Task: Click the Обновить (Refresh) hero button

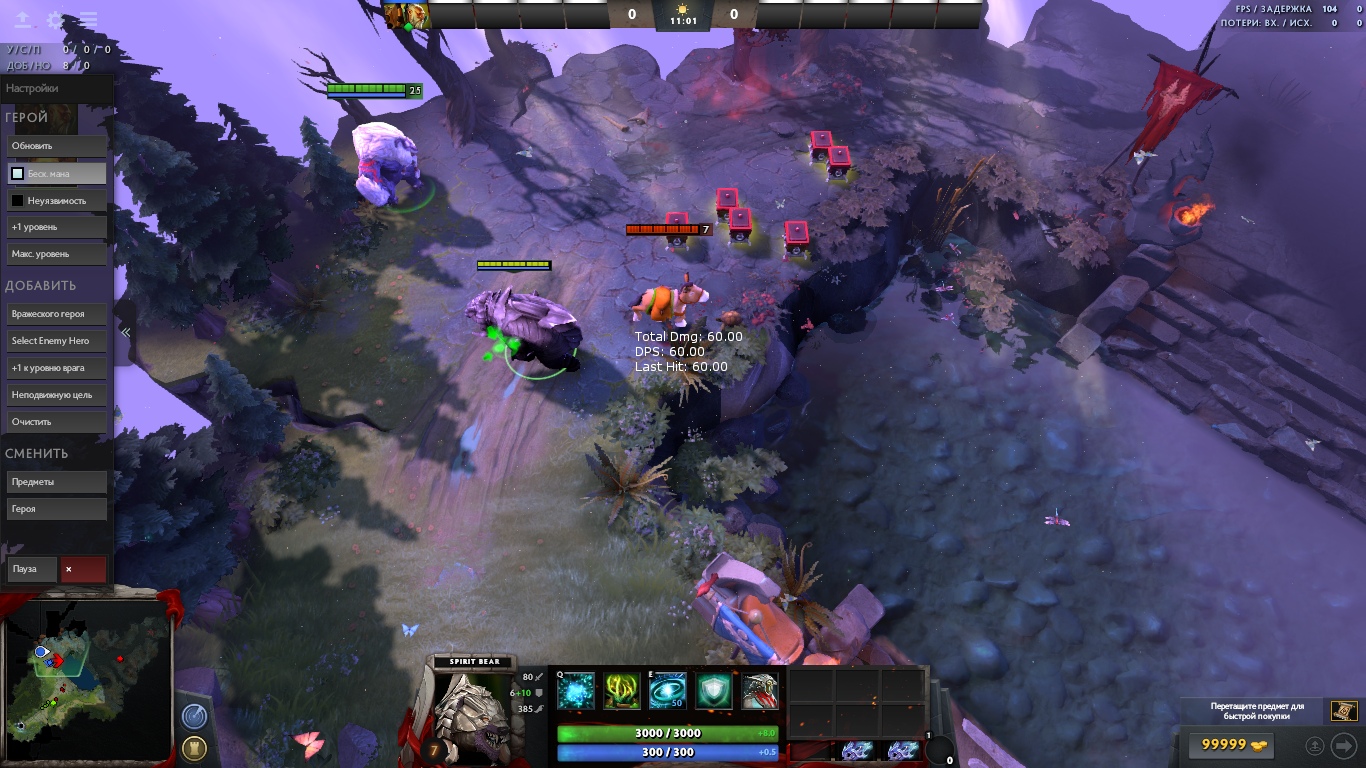Action: (x=57, y=146)
